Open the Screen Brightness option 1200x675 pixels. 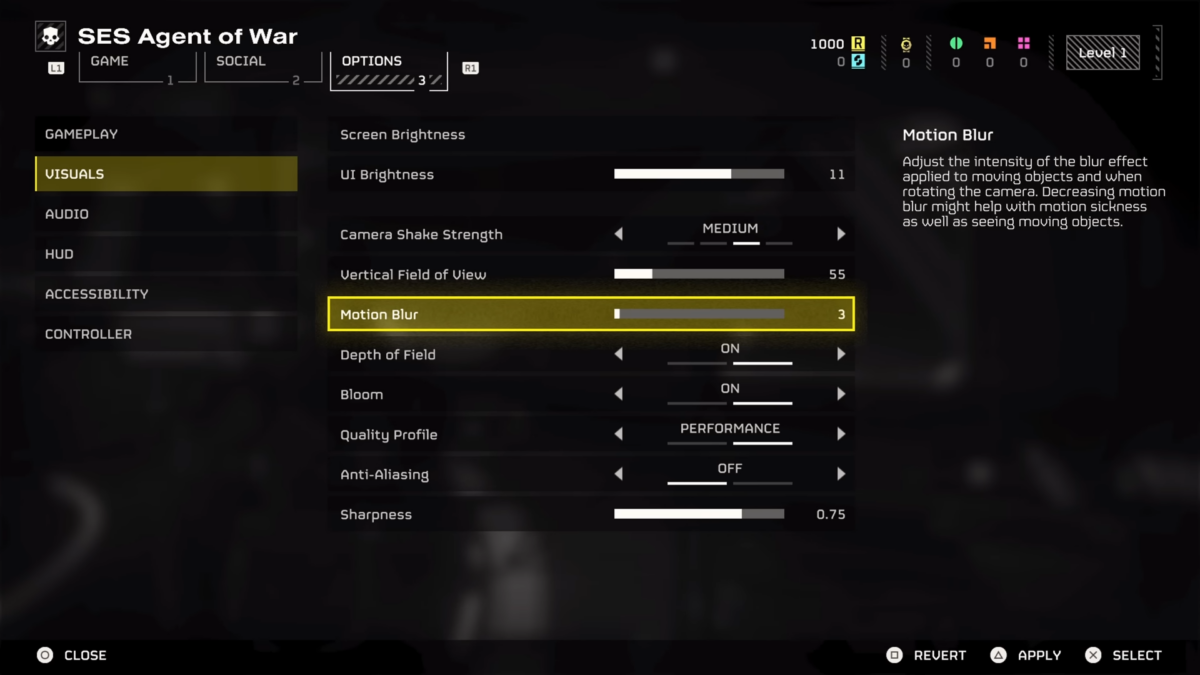point(590,135)
